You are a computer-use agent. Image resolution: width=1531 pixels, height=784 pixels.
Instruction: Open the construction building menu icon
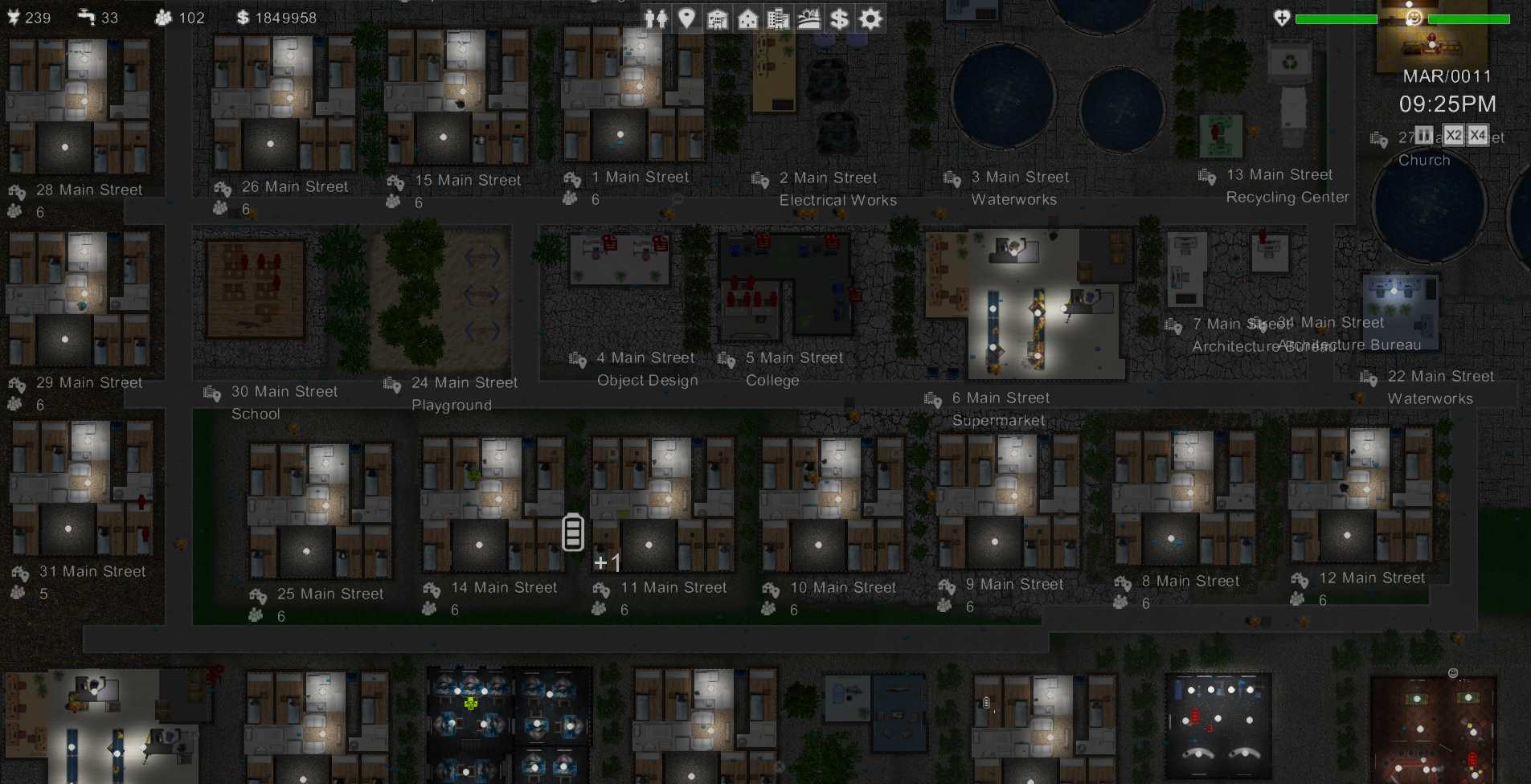point(718,18)
